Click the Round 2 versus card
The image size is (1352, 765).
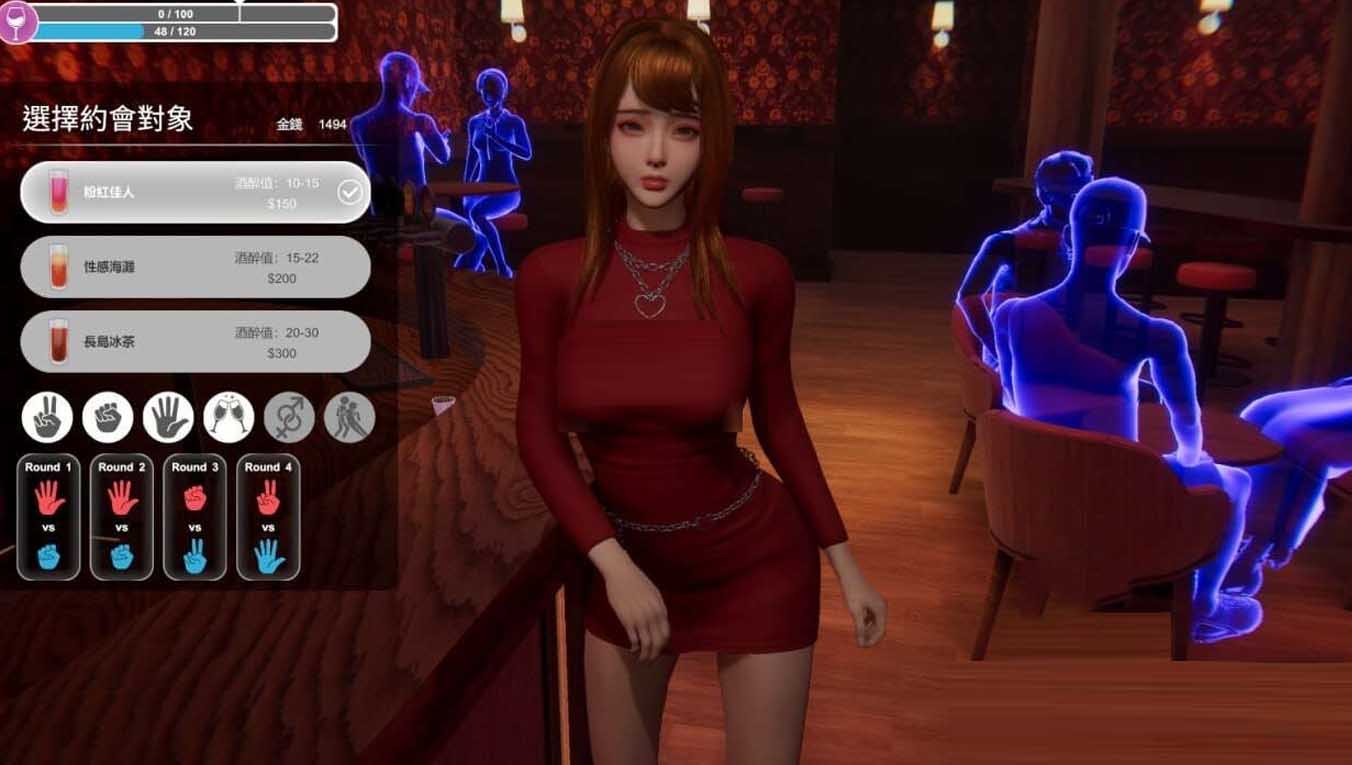[121, 516]
